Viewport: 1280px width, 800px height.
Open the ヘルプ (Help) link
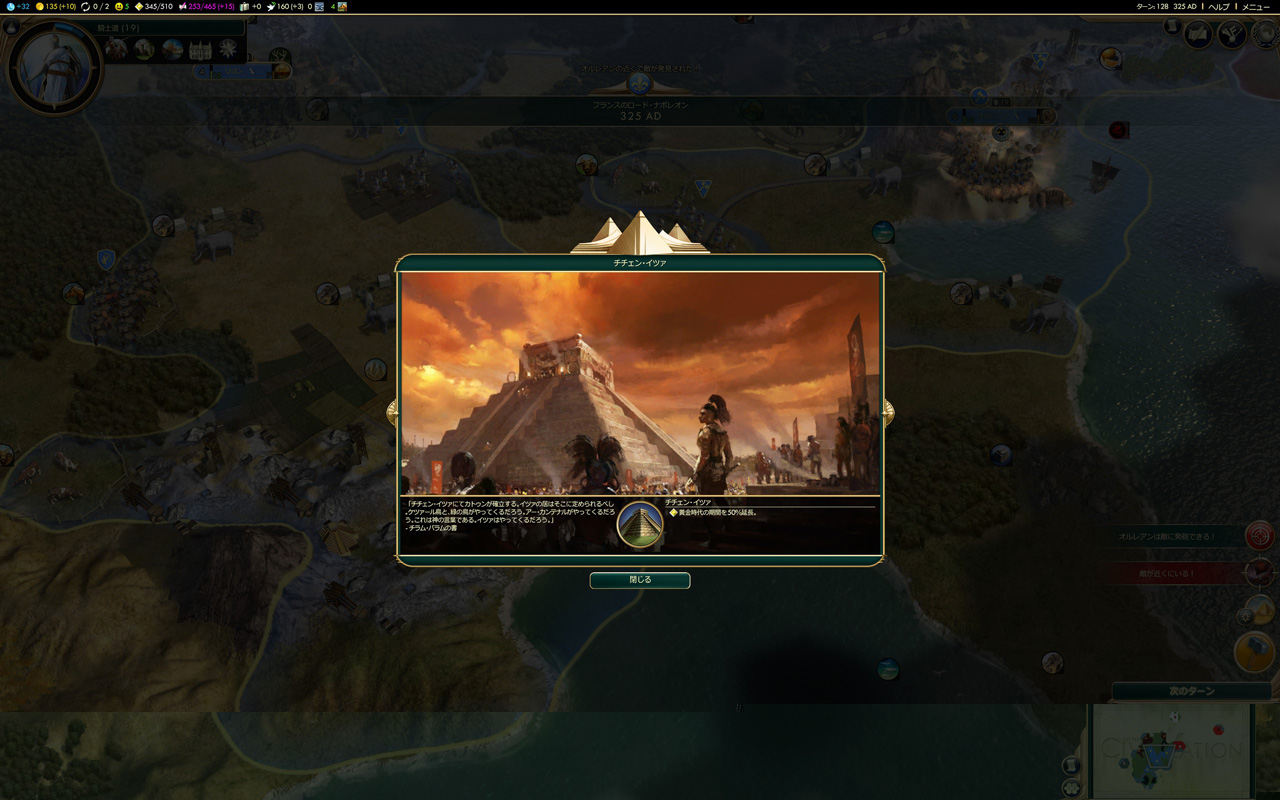click(1219, 7)
